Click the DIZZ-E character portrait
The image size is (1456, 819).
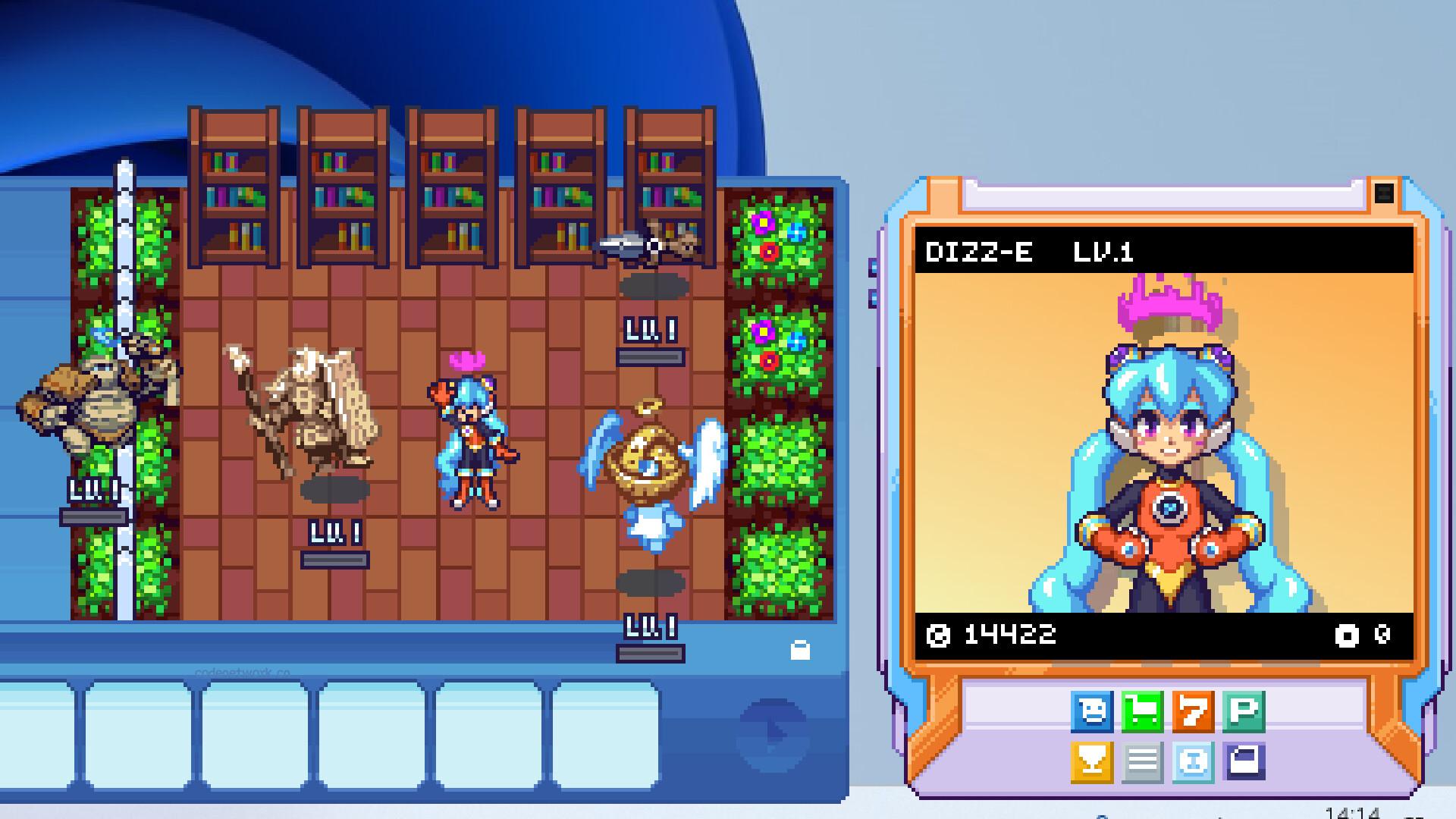coord(1163,443)
